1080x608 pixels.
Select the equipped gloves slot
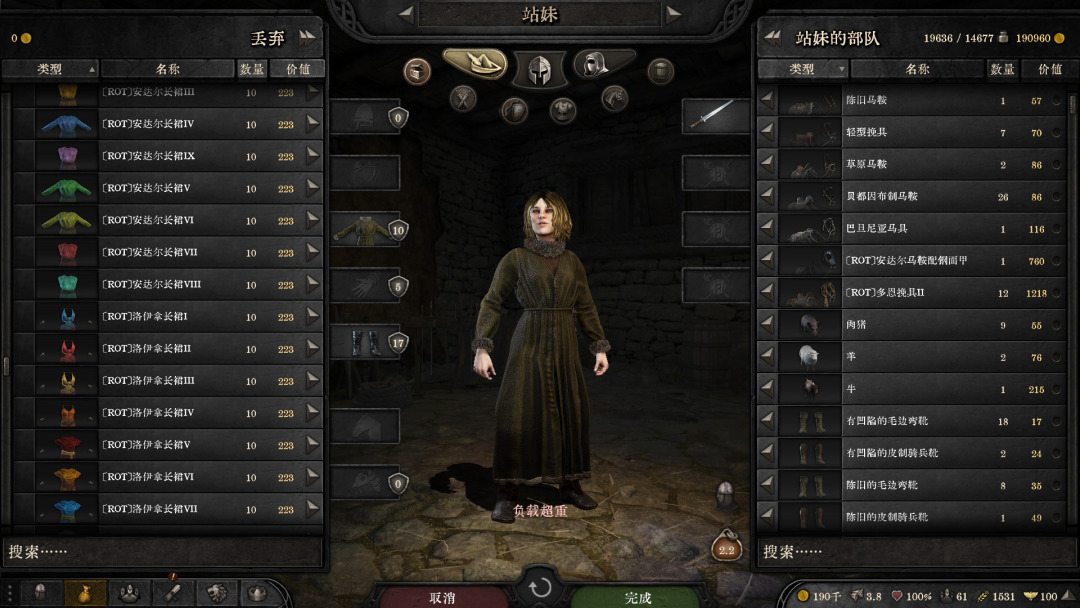tap(365, 286)
